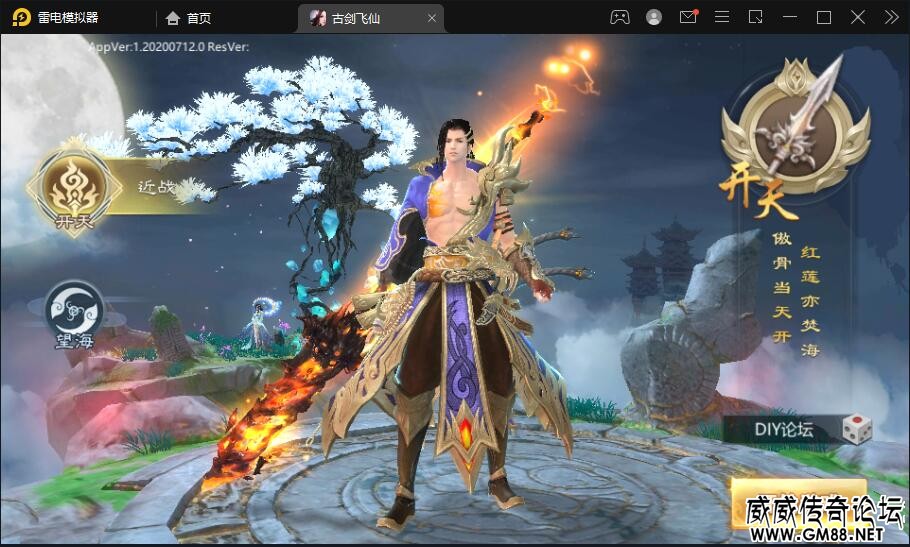The image size is (910, 547).
Task: Open the emulator mail messages
Action: tap(688, 17)
